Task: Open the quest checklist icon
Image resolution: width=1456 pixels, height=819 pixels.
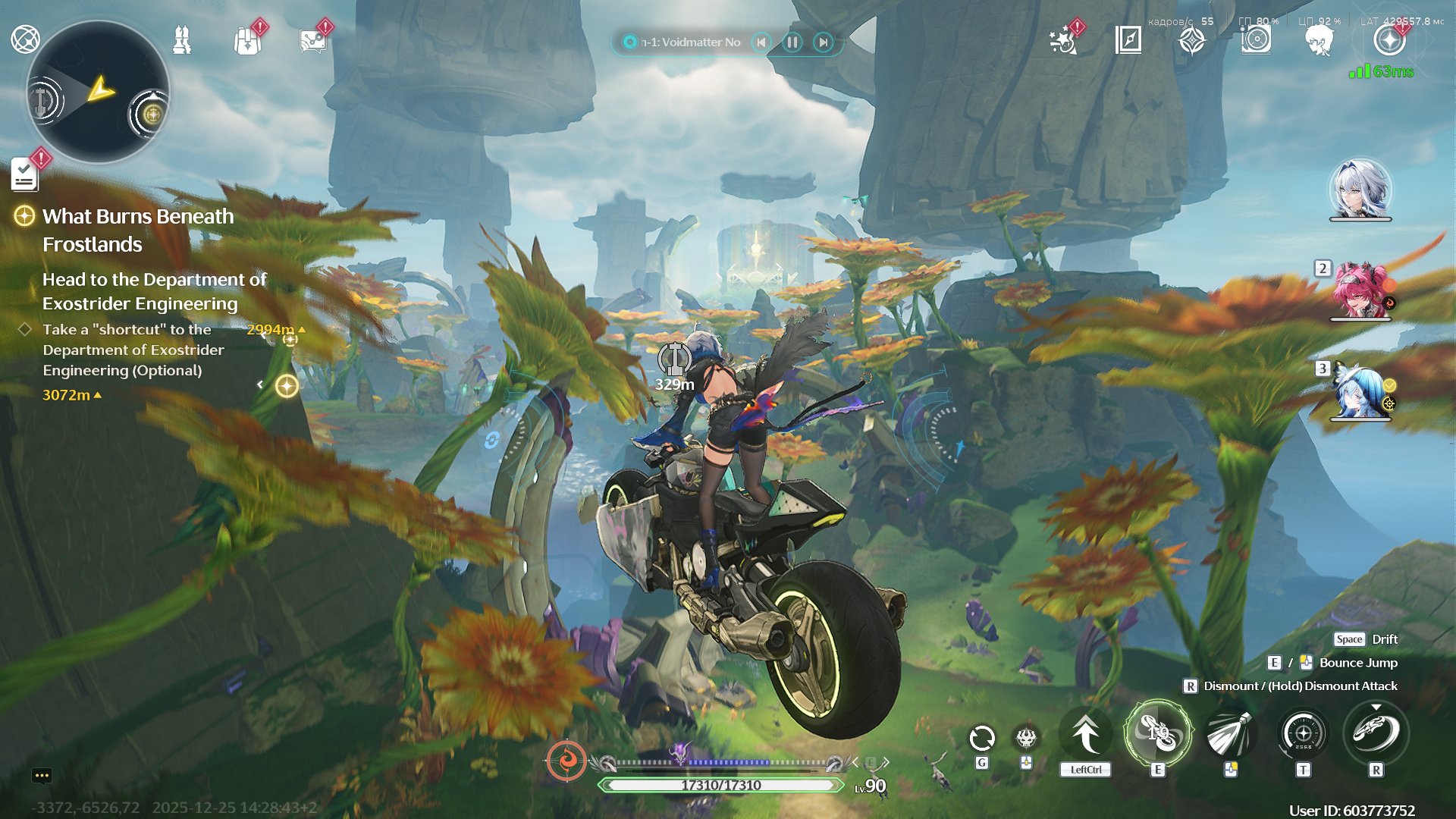Action: click(24, 175)
